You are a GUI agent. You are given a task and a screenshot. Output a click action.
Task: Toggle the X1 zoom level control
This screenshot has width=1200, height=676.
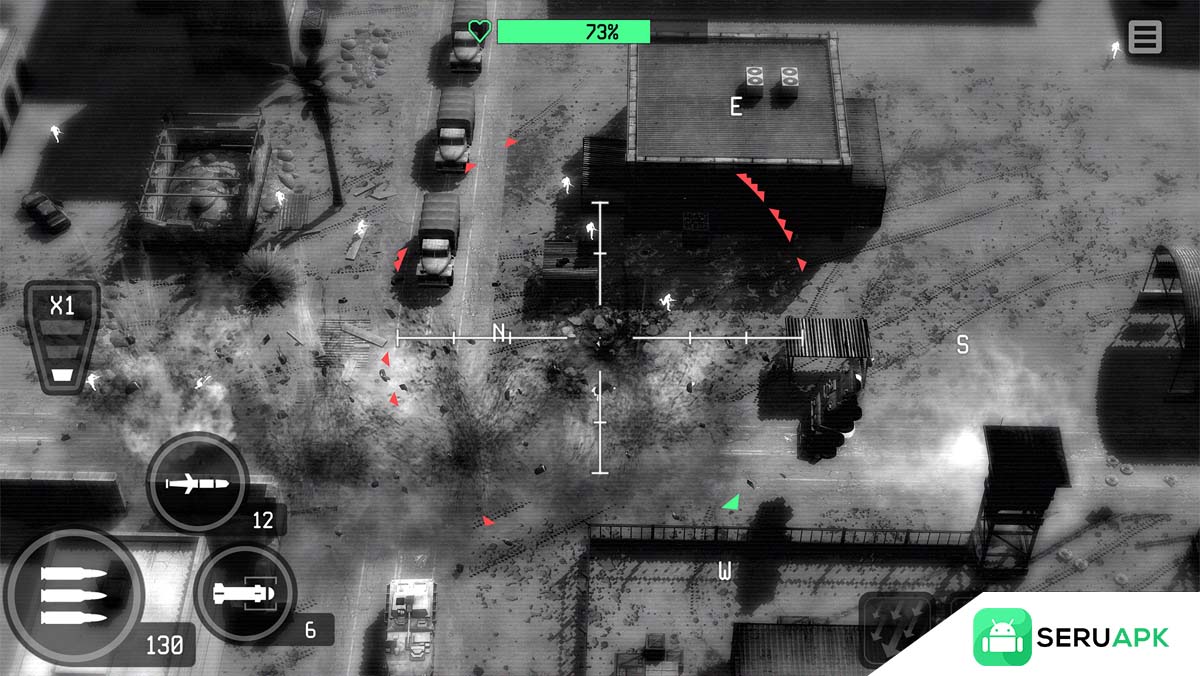click(62, 336)
